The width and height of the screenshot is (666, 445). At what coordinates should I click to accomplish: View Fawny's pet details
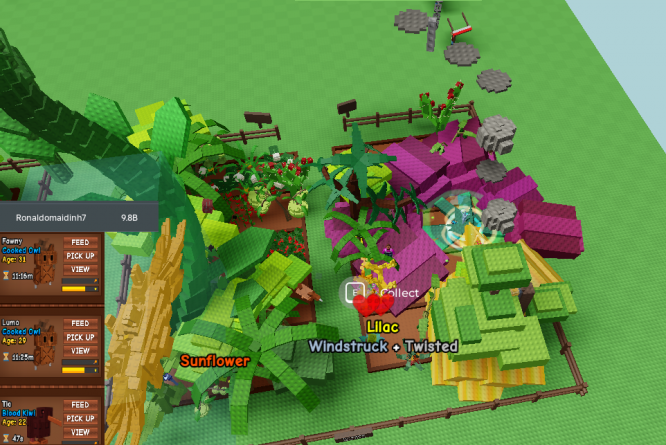point(80,269)
